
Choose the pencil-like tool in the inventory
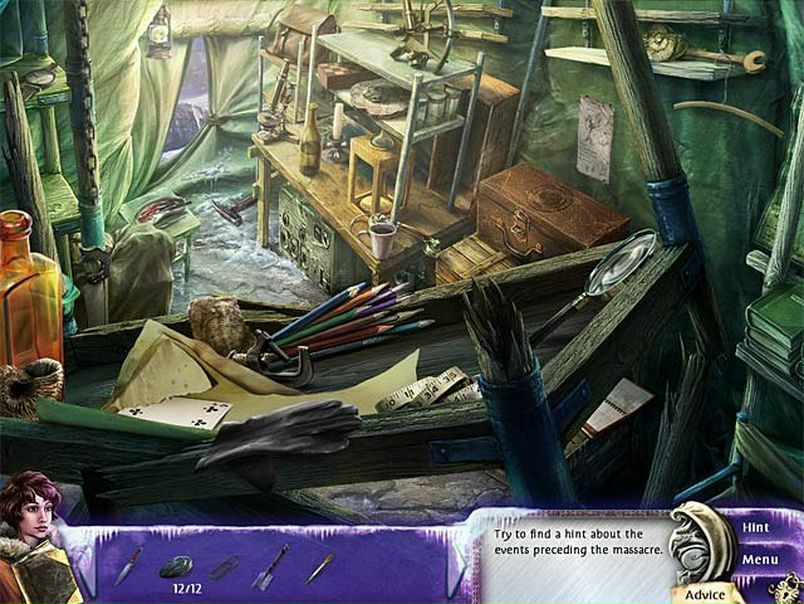coord(320,568)
